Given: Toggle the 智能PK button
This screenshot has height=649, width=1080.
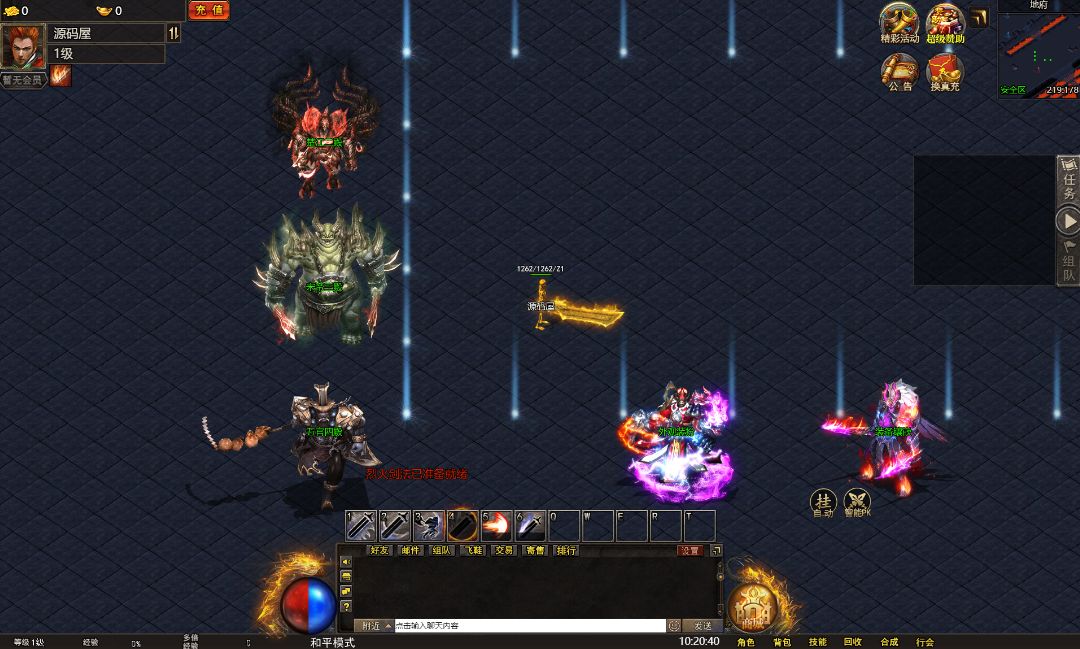Looking at the screenshot, I should (857, 502).
